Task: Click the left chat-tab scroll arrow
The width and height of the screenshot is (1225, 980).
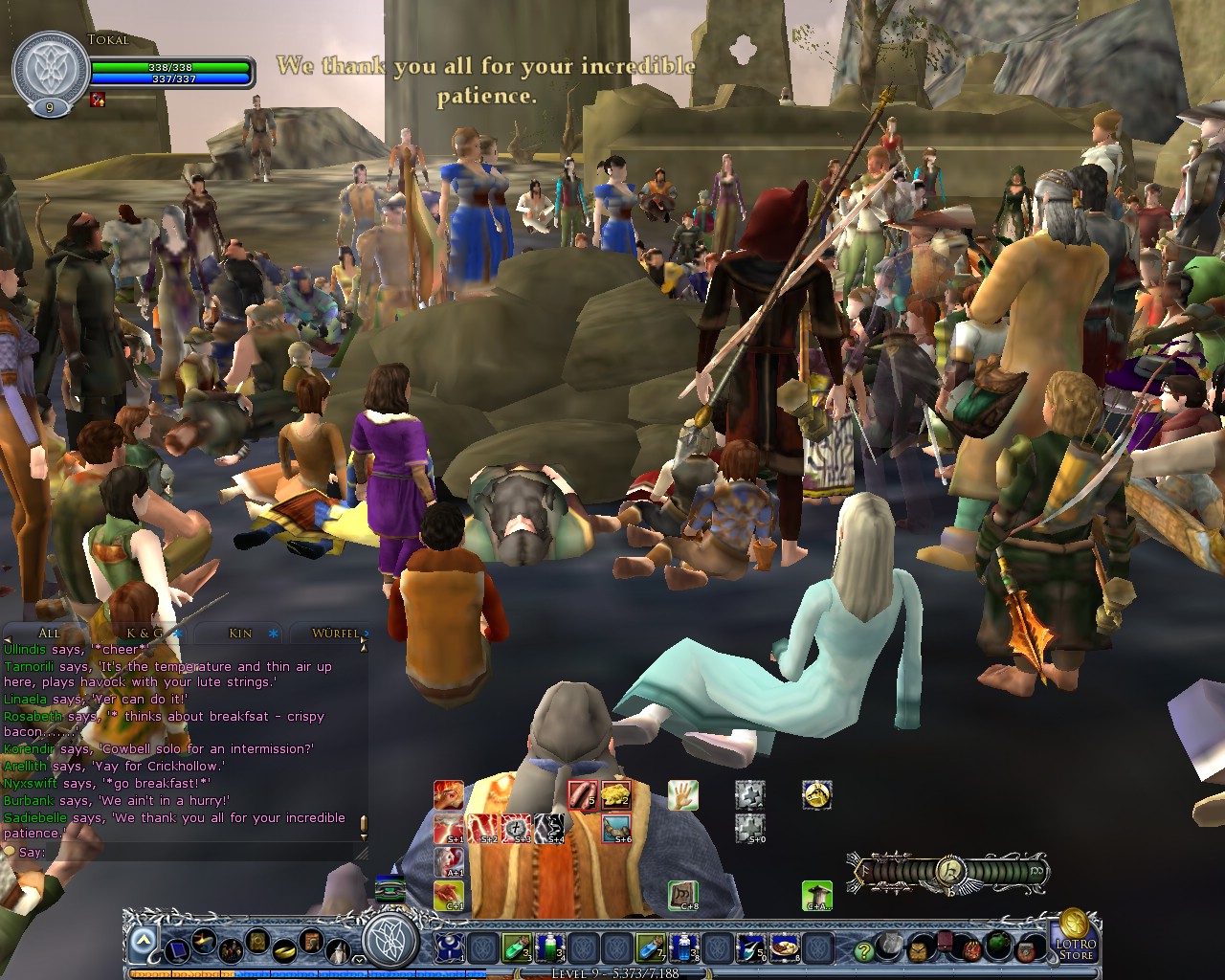Action: click(x=9, y=638)
